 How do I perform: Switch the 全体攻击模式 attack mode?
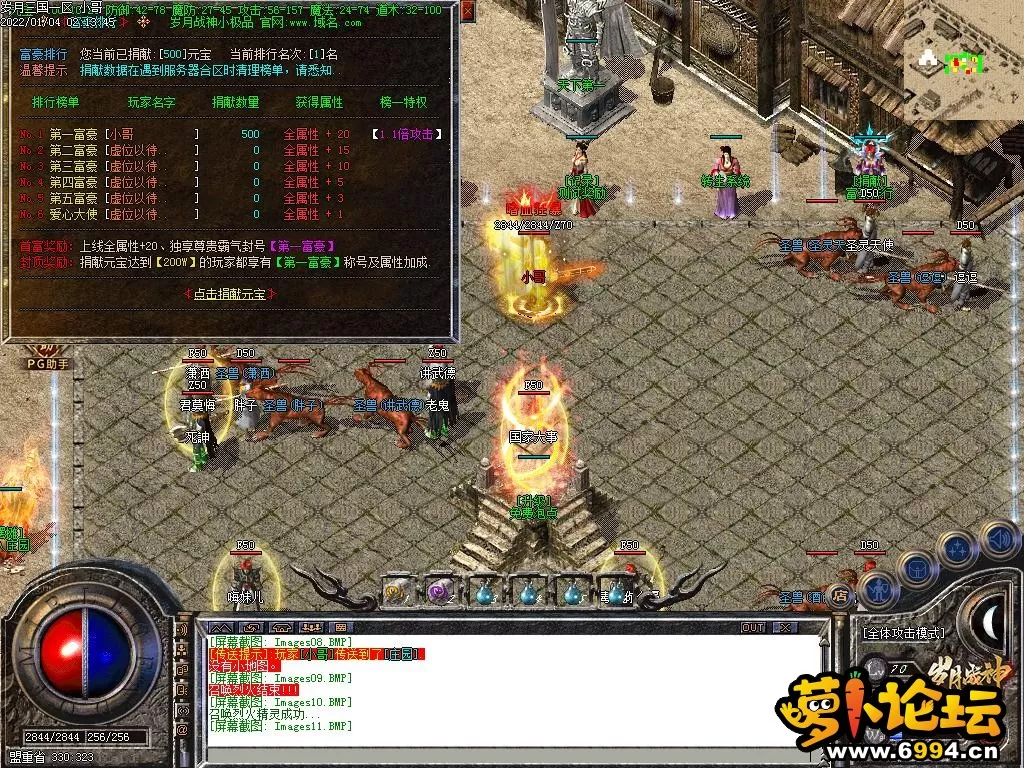coord(903,633)
